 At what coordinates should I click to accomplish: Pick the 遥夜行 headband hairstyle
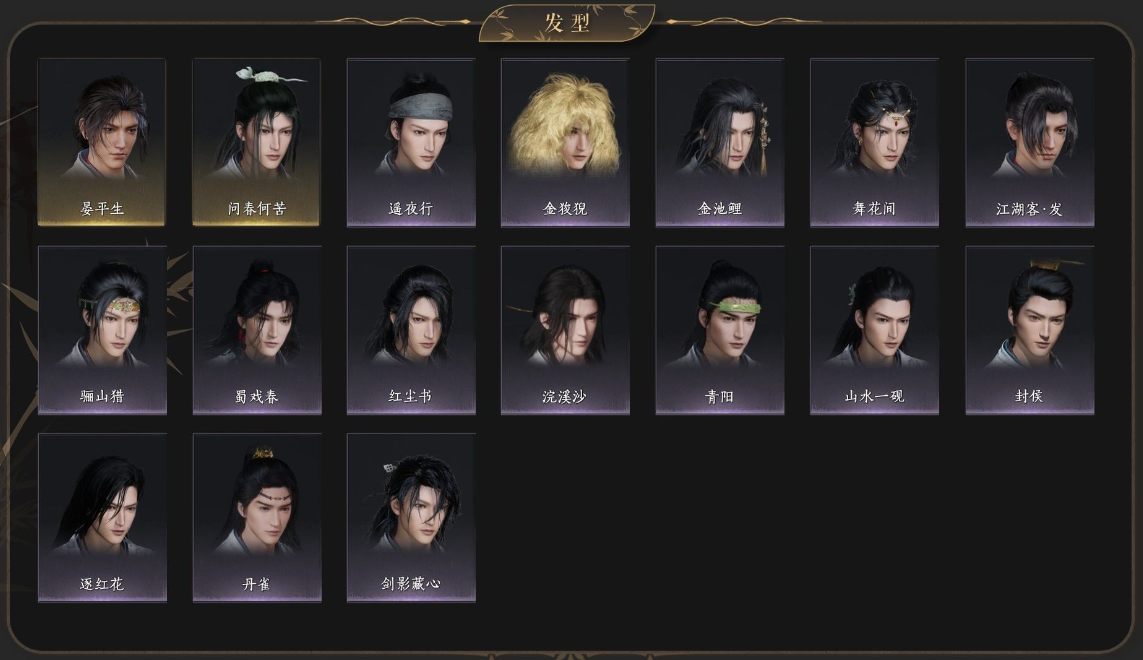pyautogui.click(x=411, y=141)
